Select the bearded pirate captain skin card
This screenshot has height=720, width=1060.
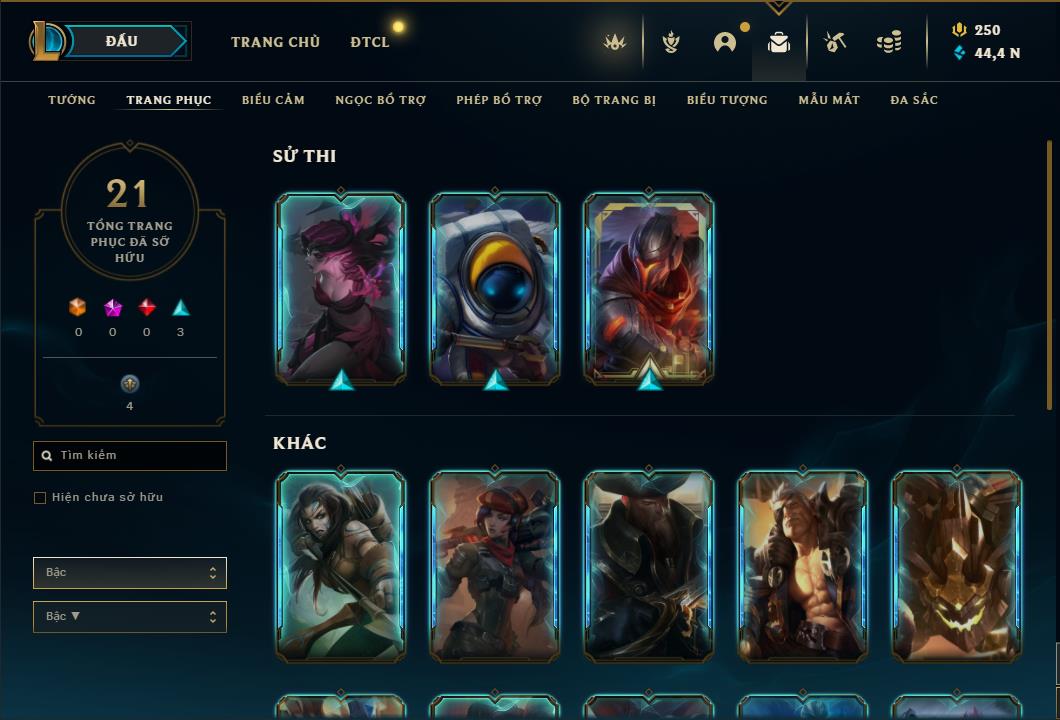649,566
